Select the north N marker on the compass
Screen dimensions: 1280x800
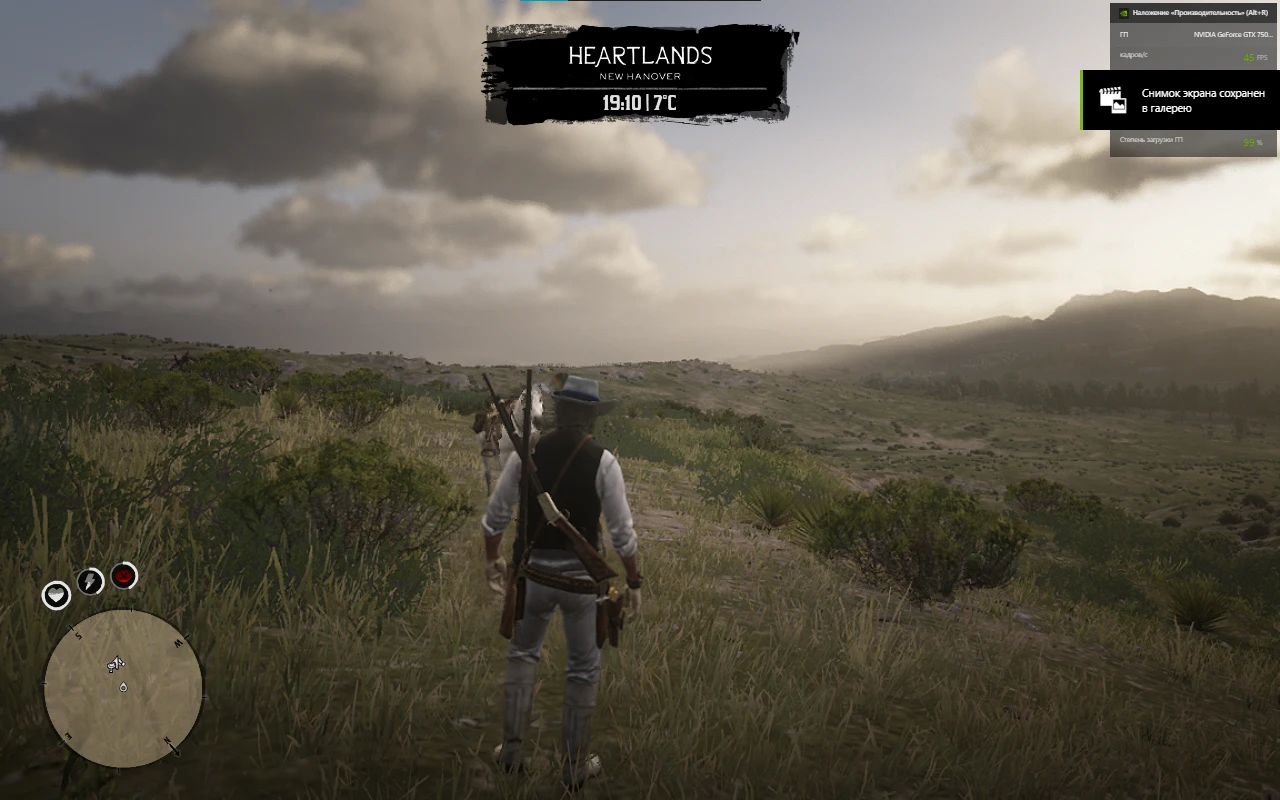pos(168,740)
